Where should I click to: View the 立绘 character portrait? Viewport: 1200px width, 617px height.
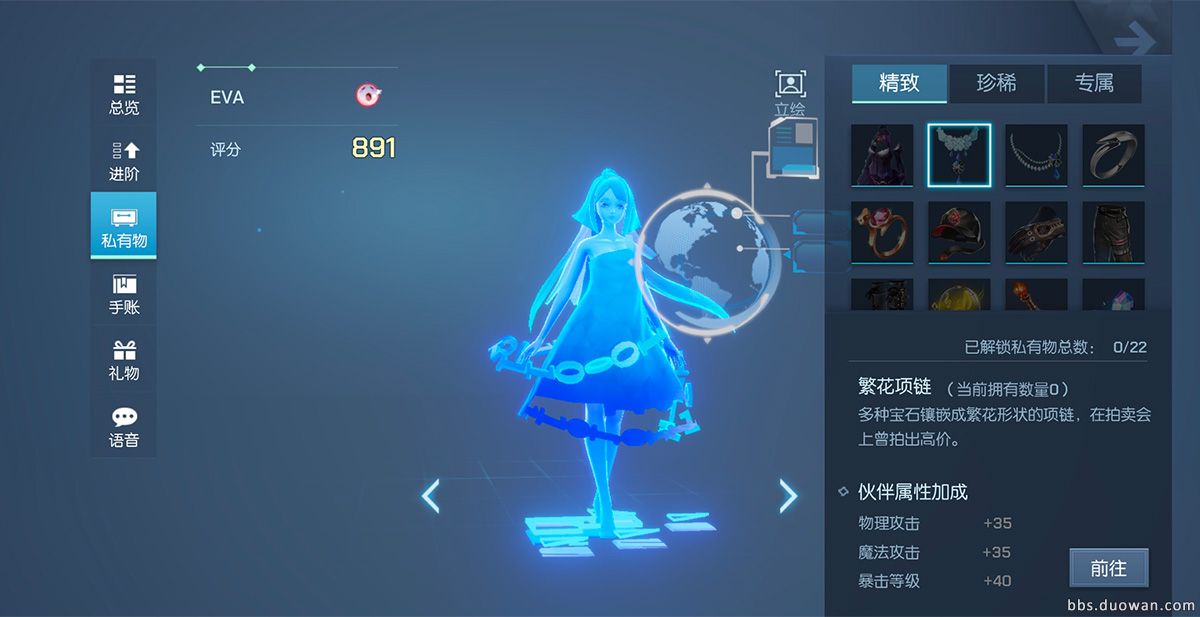[790, 93]
